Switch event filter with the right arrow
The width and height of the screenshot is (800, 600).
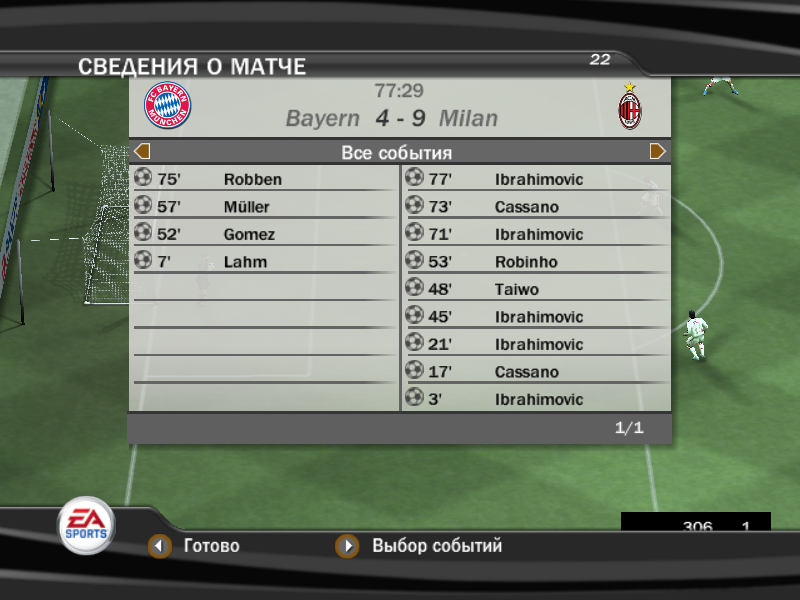click(x=658, y=152)
